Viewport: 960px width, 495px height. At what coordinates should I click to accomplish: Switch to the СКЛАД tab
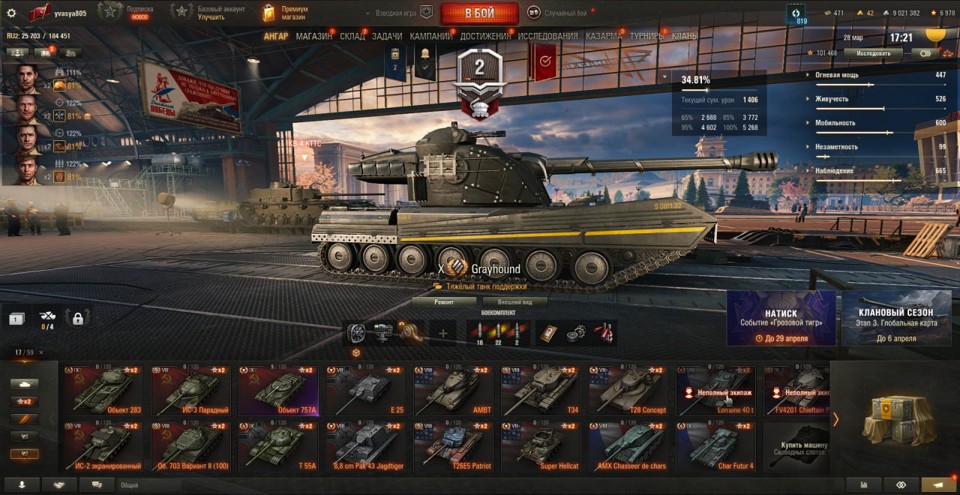[x=352, y=36]
